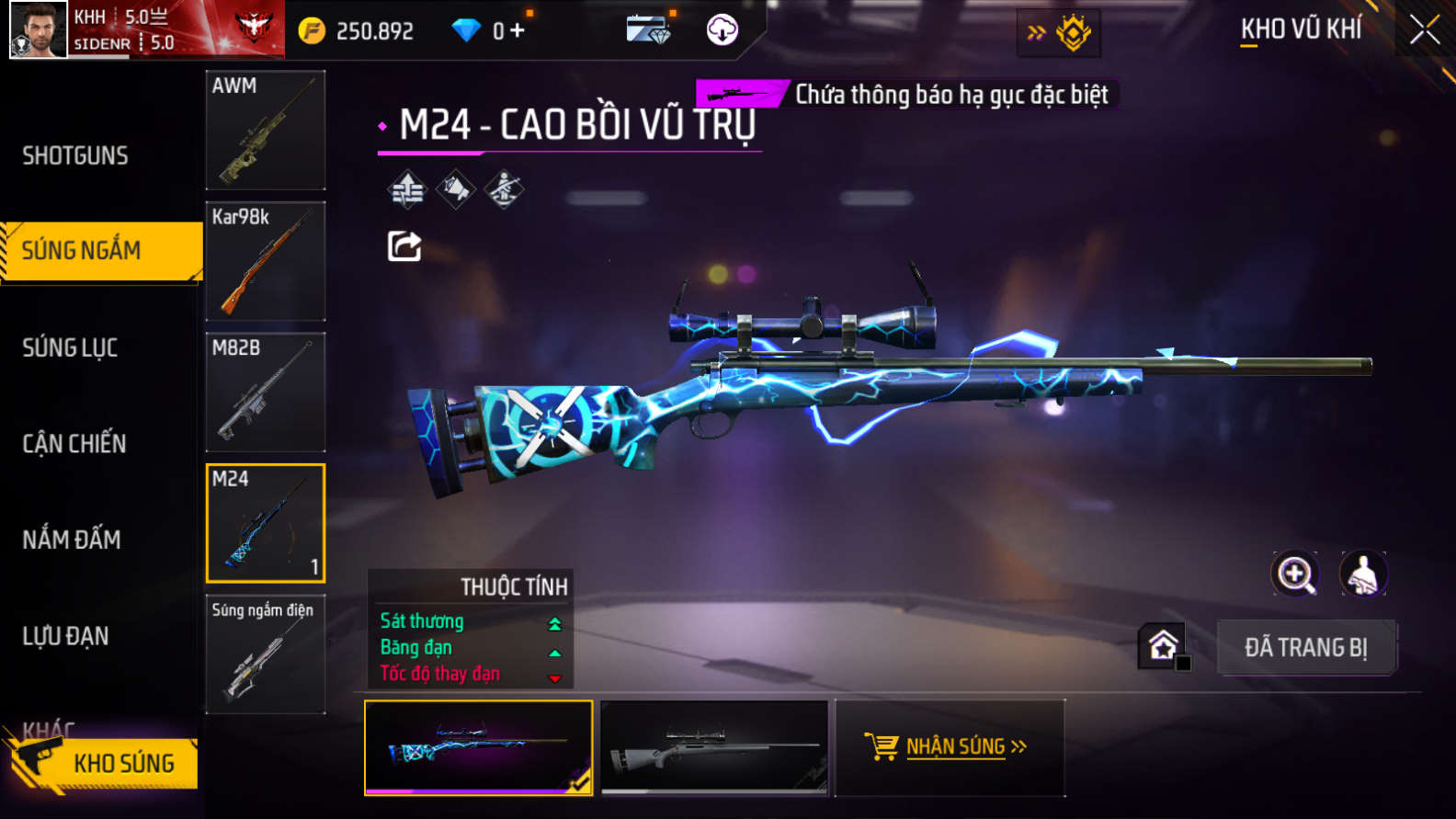Image resolution: width=1456 pixels, height=819 pixels.
Task: Select the Kar98k rifle tile
Action: pyautogui.click(x=265, y=261)
